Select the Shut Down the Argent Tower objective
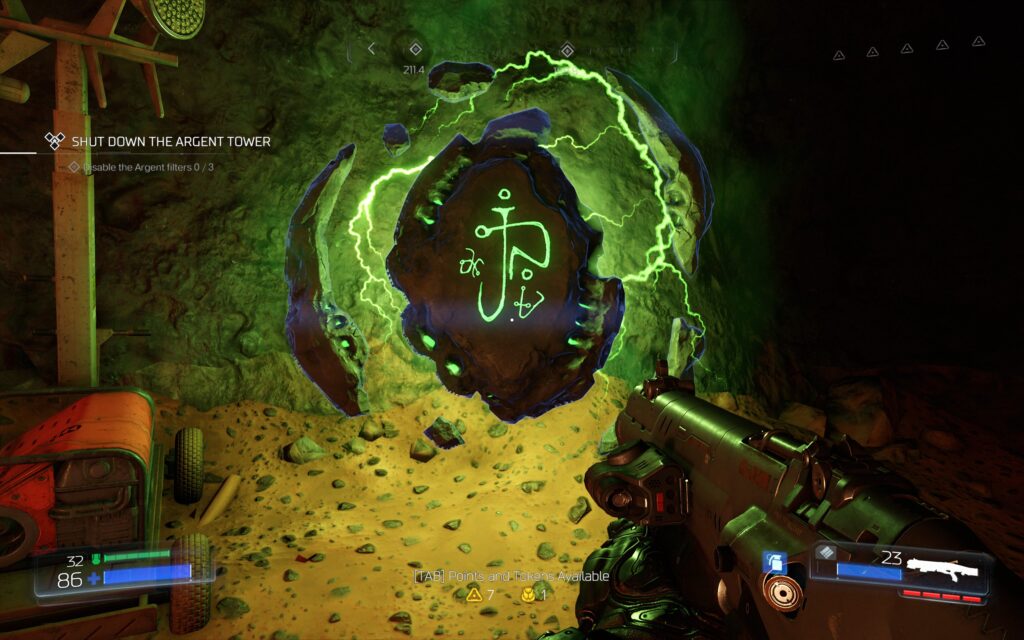The height and width of the screenshot is (640, 1024). 170,142
